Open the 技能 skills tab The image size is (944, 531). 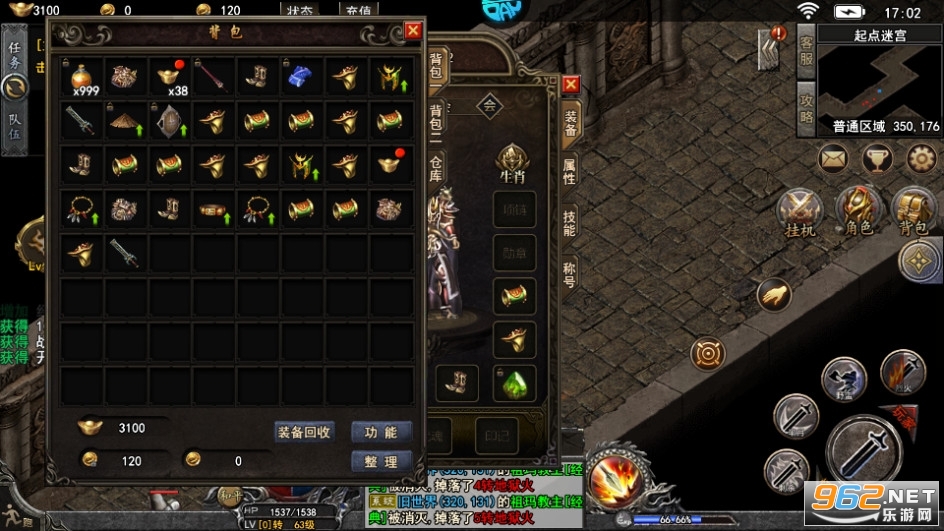[569, 222]
